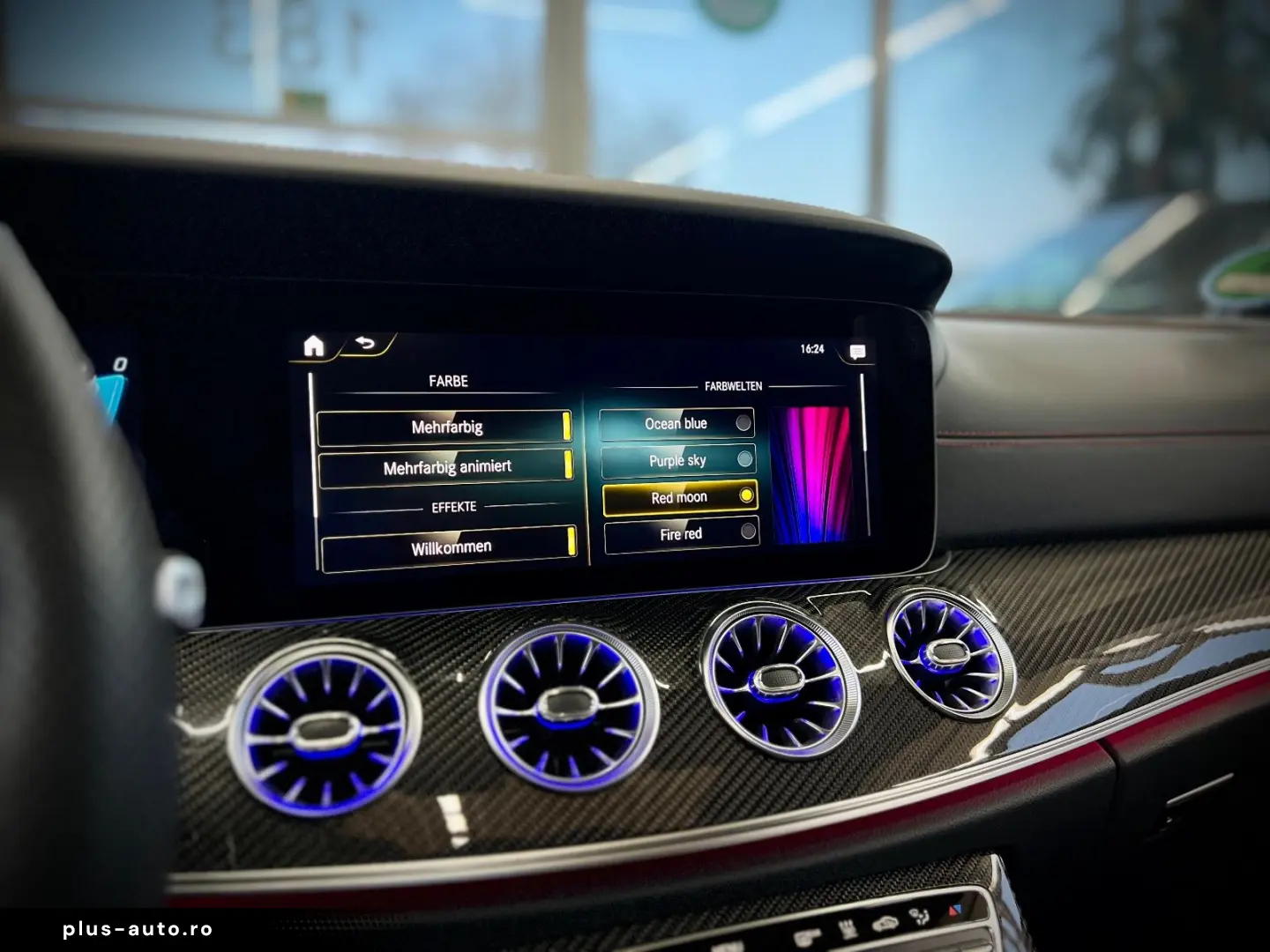Activate the Mehrfarbig lighting mode
Screen dimensions: 1270x952
(445, 427)
